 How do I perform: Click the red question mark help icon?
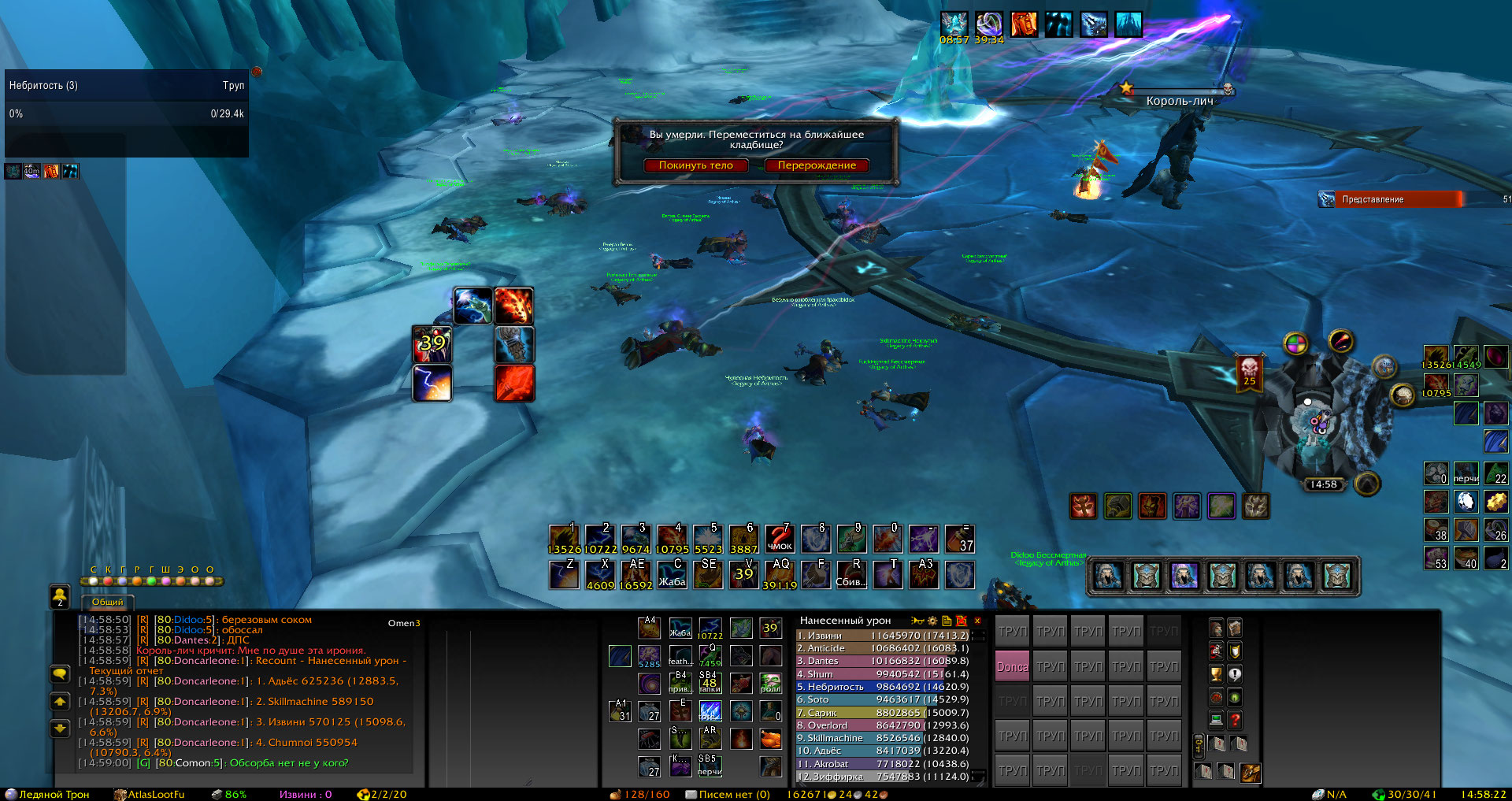pos(1235,720)
